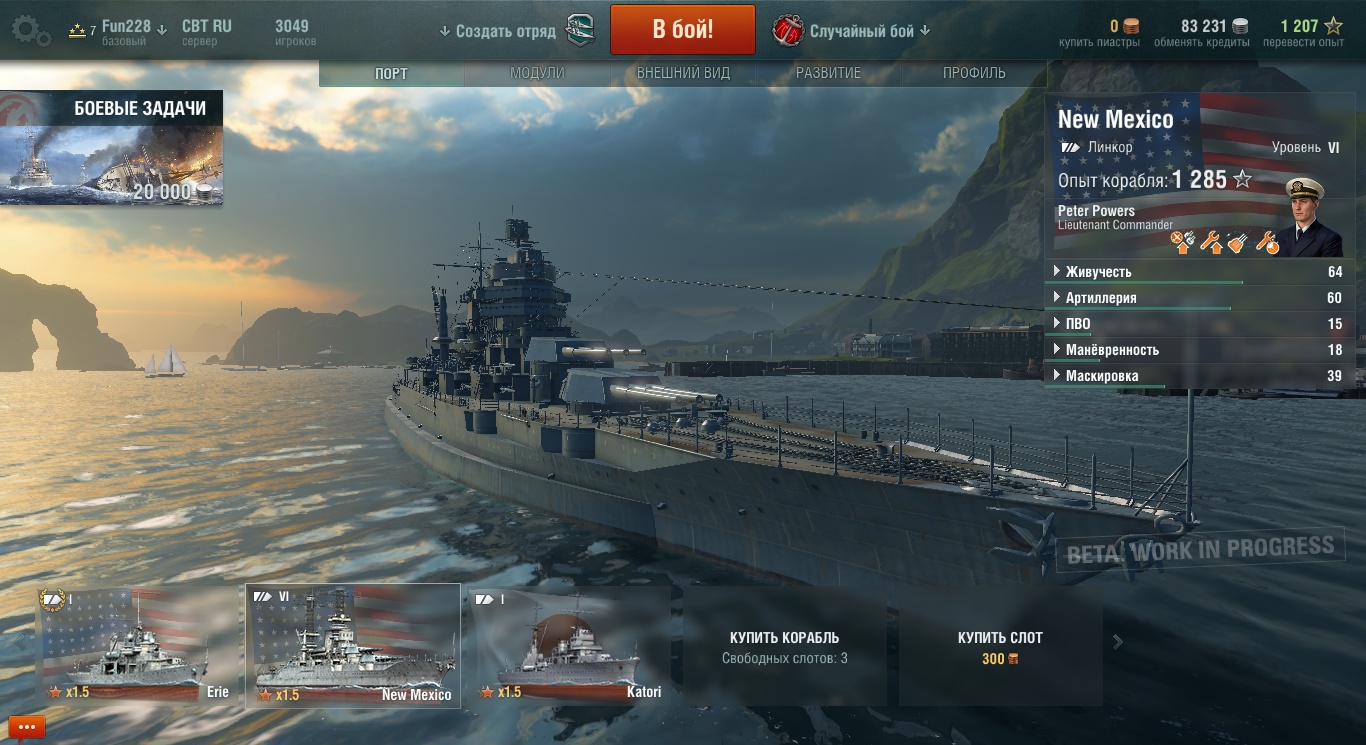This screenshot has height=745, width=1366.
Task: Show the ПРОФИЛЬ tab
Action: click(x=974, y=73)
